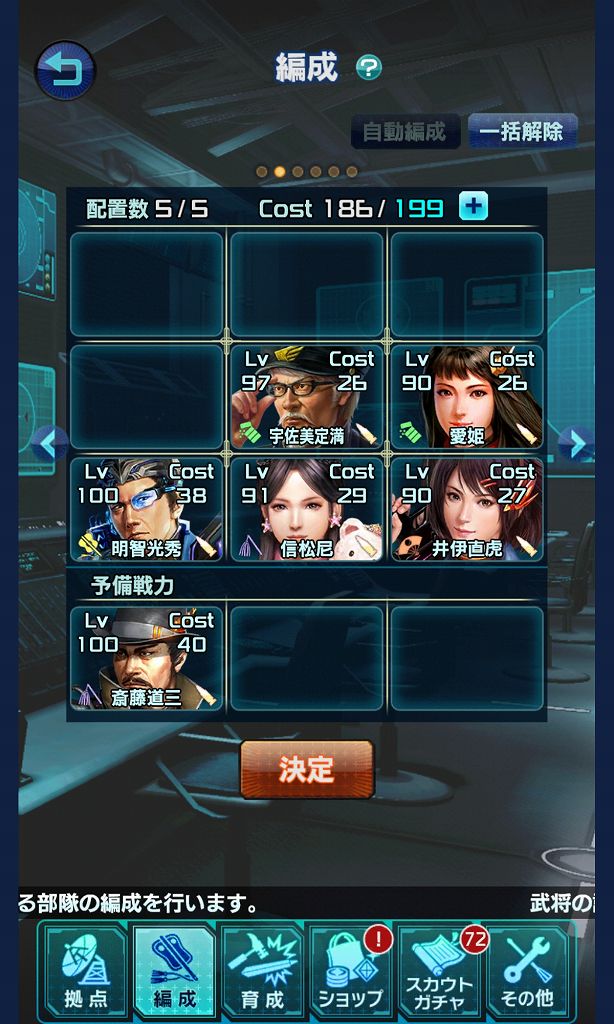Choose reserve unit 斎藤道三
This screenshot has height=1024, width=614.
(x=147, y=657)
